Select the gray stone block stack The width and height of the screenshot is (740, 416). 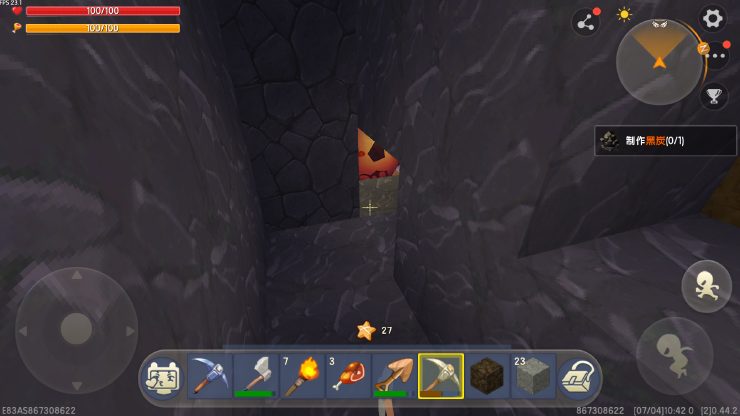[532, 376]
